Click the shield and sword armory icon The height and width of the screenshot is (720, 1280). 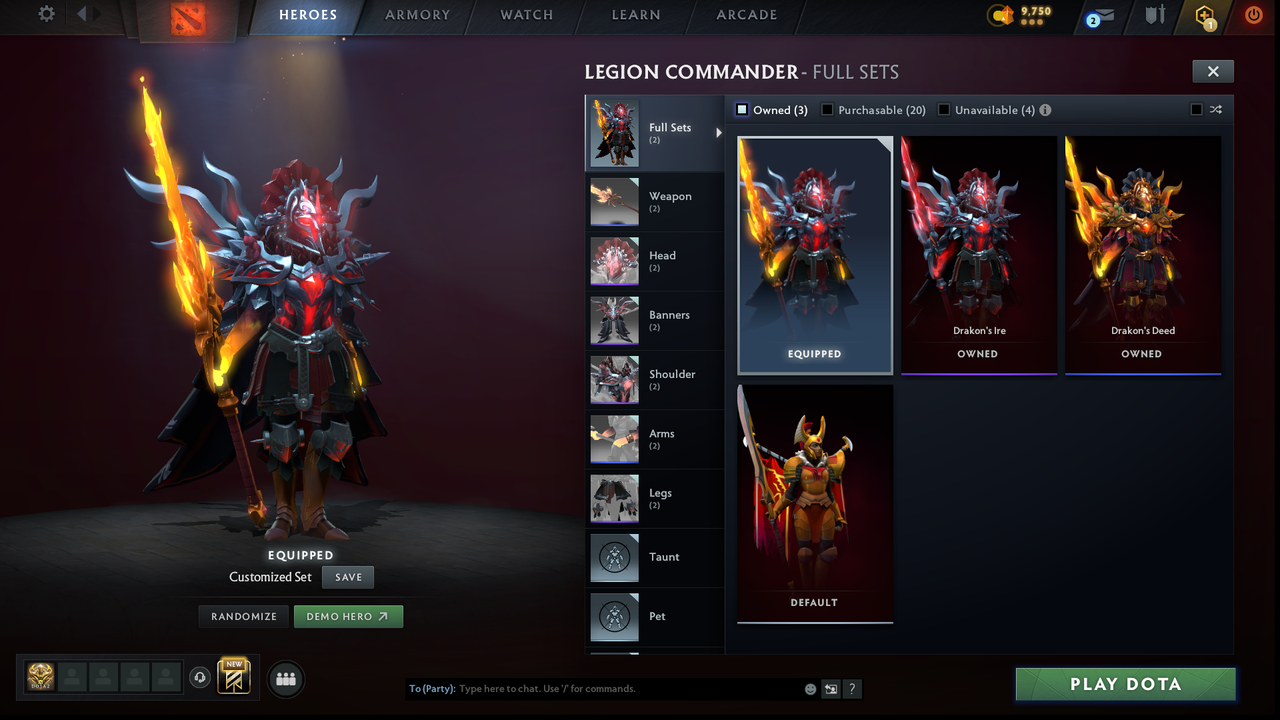1155,16
